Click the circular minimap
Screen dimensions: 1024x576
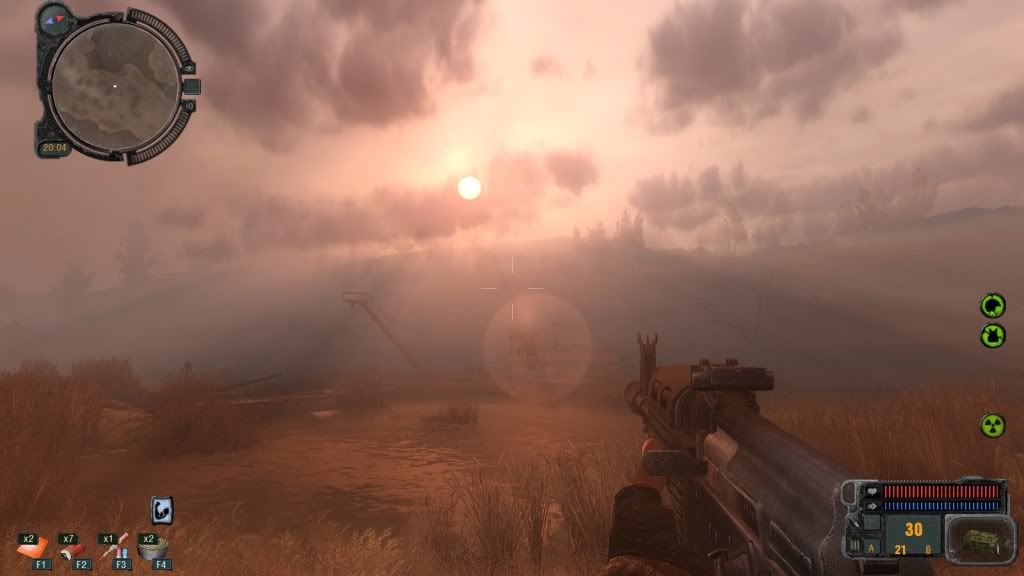click(114, 87)
